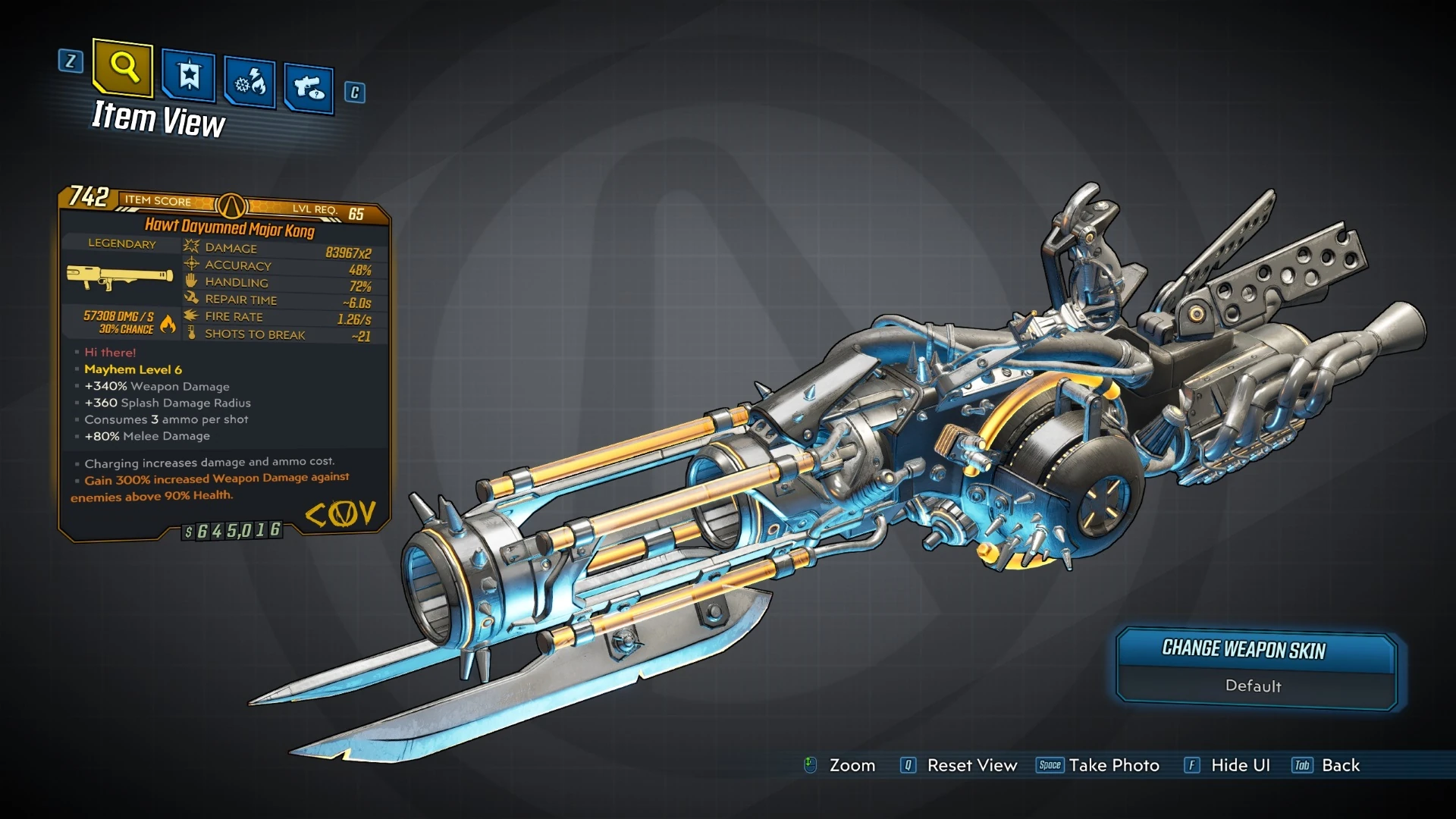Toggle Zoom mode from the bottom prompt
Viewport: 1456px width, 819px height.
pyautogui.click(x=853, y=766)
